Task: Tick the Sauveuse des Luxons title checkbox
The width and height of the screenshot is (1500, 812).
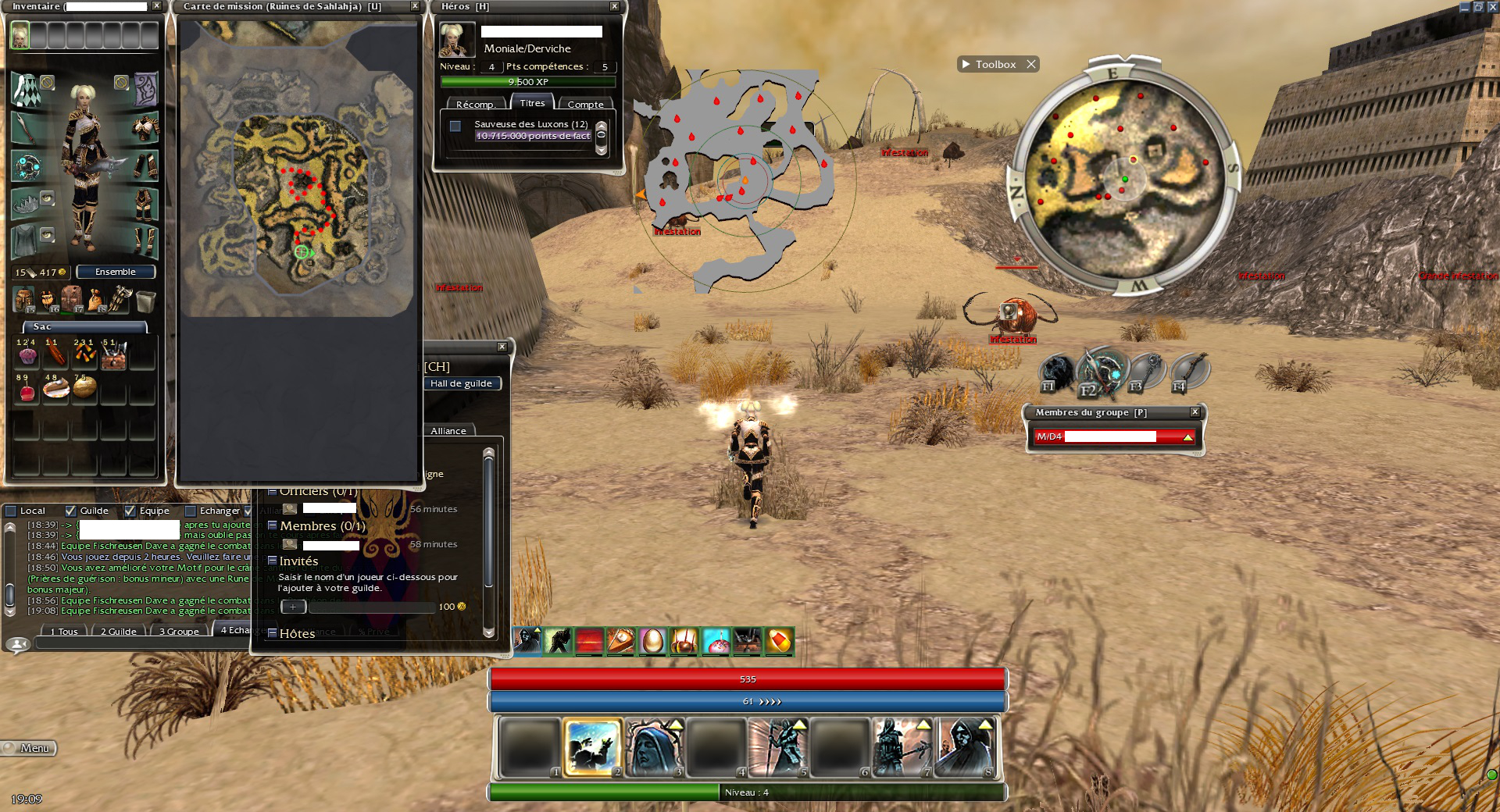Action: pos(455,126)
